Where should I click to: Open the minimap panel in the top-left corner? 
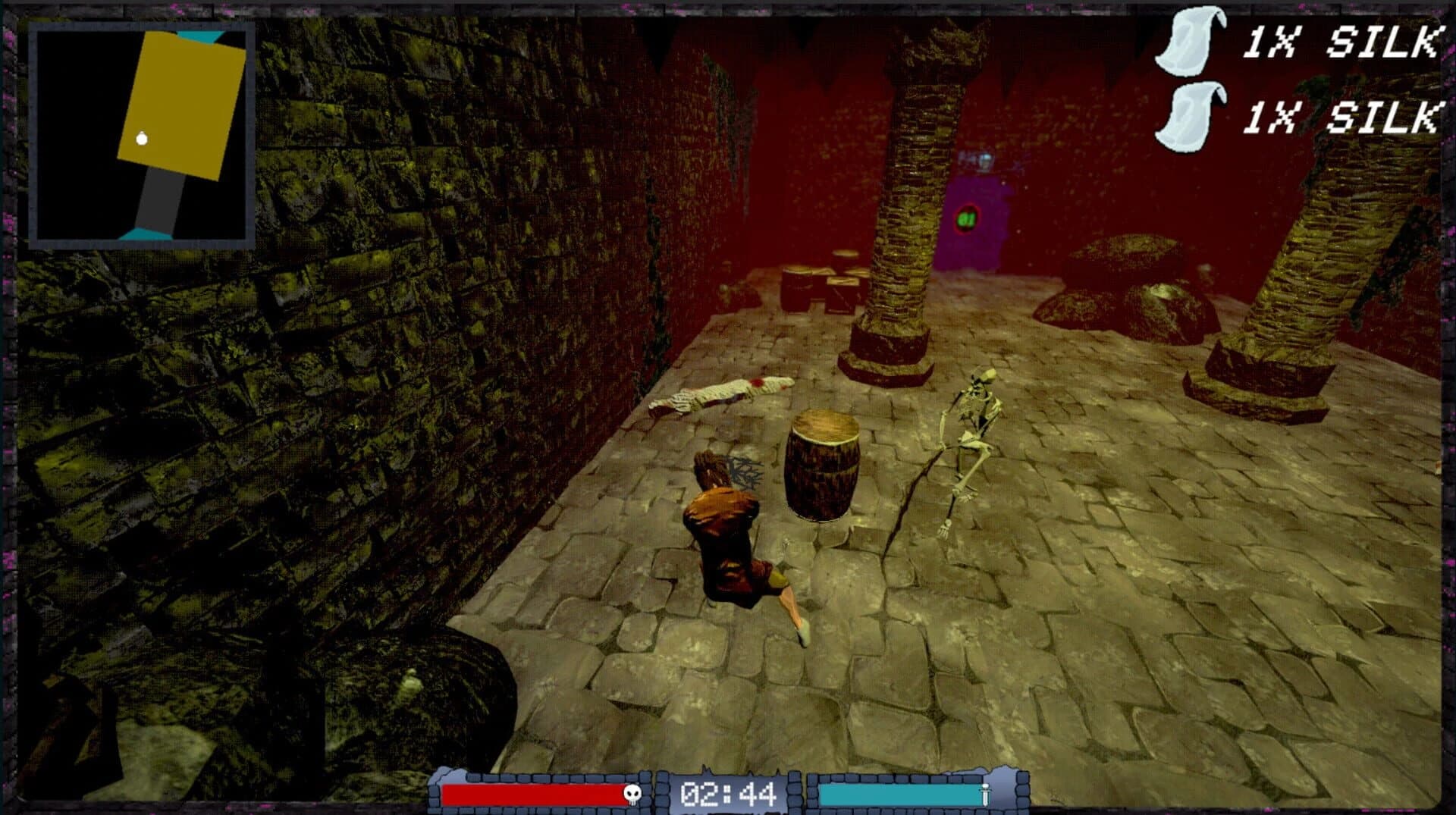click(140, 133)
